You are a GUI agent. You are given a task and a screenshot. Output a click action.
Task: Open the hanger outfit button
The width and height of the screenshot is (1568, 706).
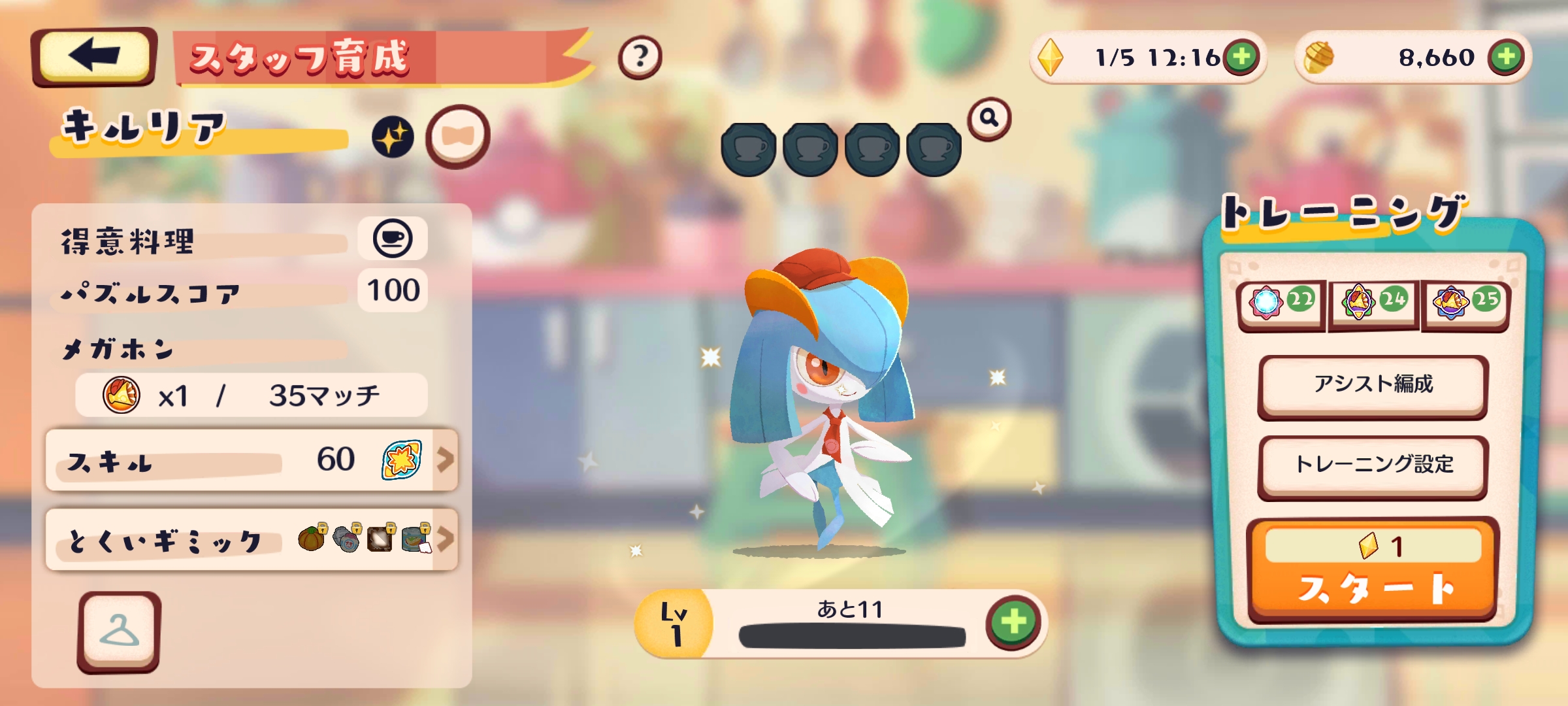[x=119, y=631]
